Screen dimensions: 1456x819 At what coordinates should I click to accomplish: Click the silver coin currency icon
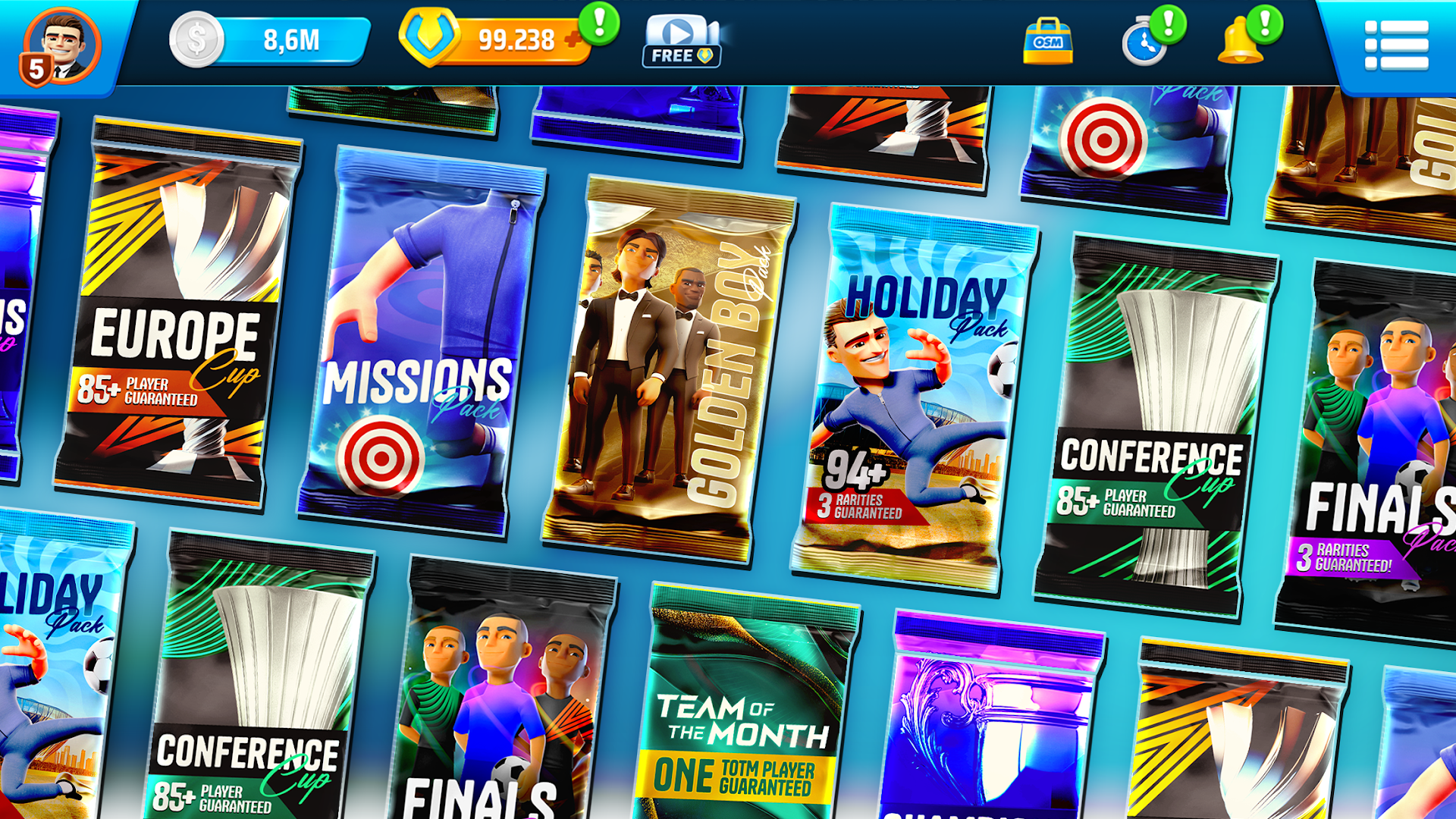(x=196, y=40)
